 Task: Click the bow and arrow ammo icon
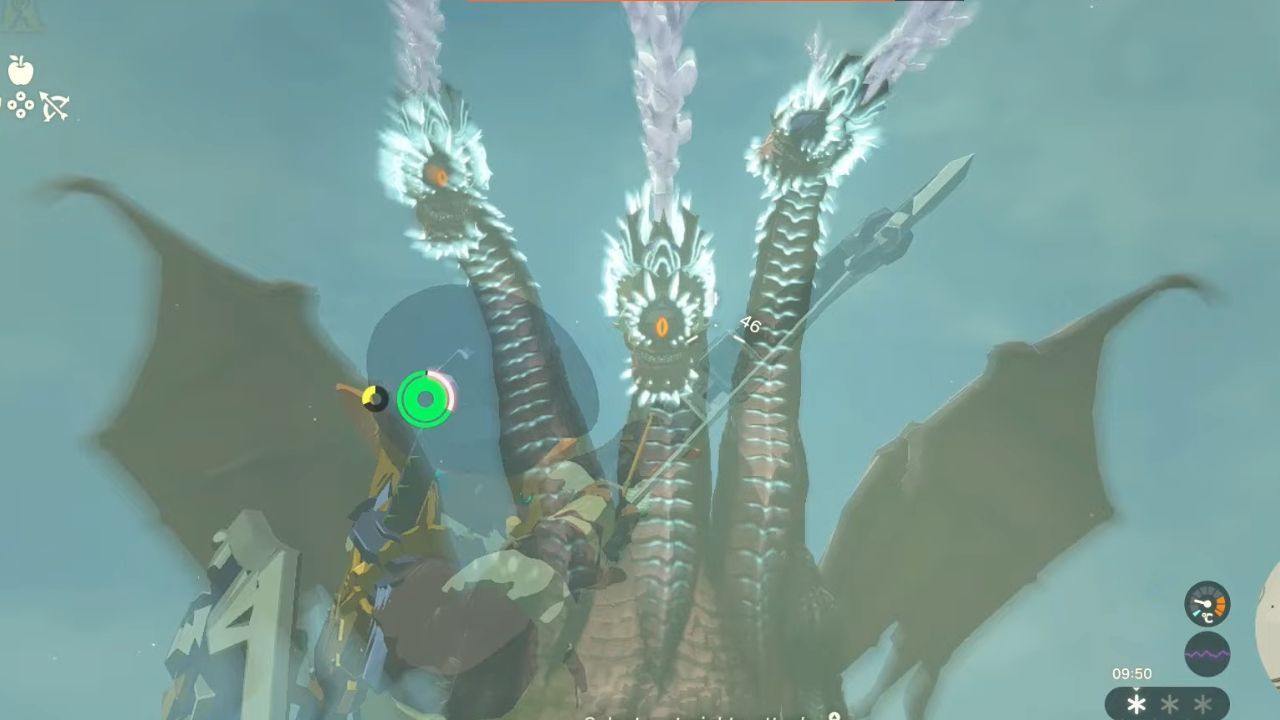(55, 107)
